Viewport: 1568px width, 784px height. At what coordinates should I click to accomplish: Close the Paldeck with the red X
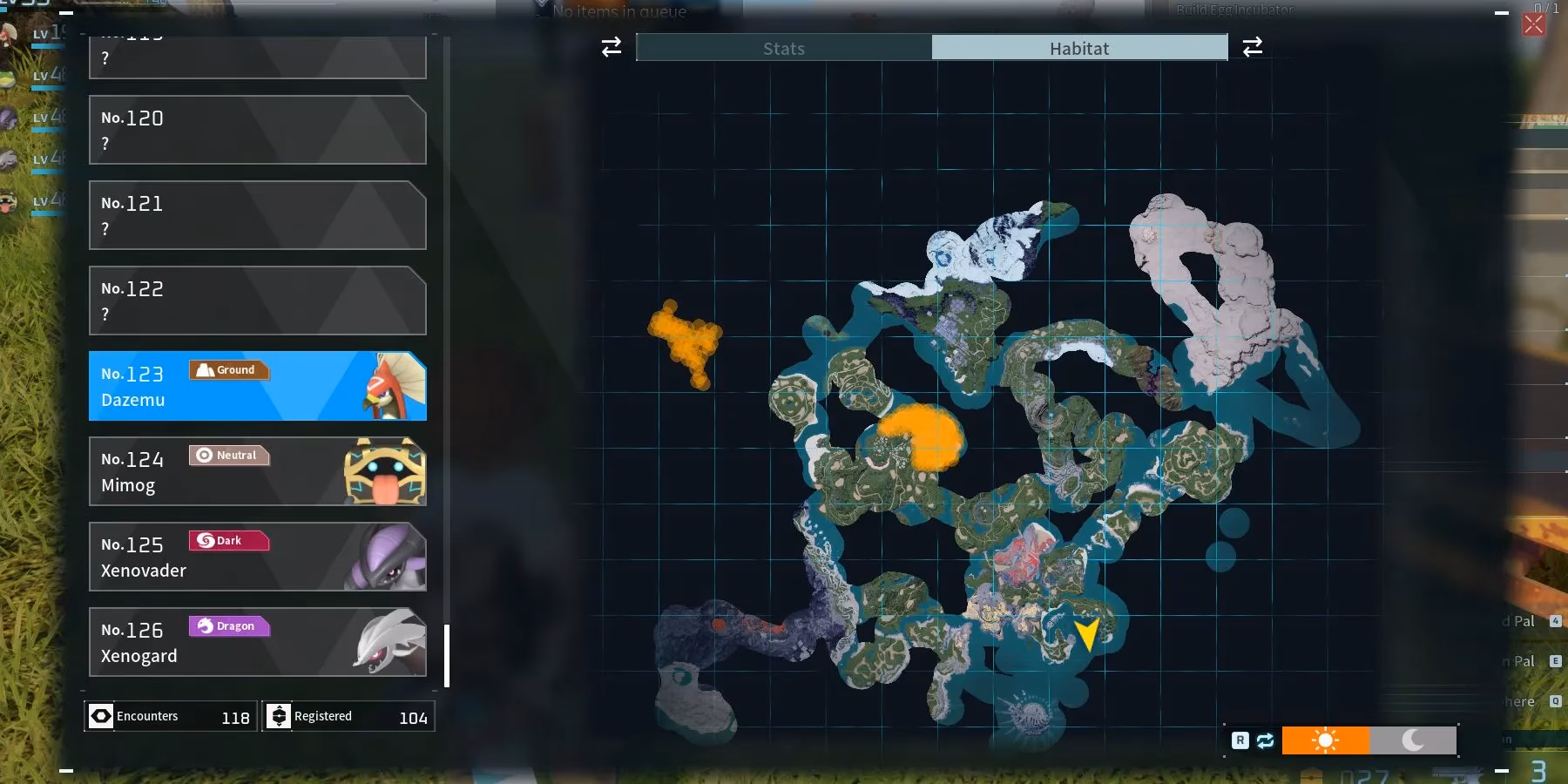[x=1533, y=24]
